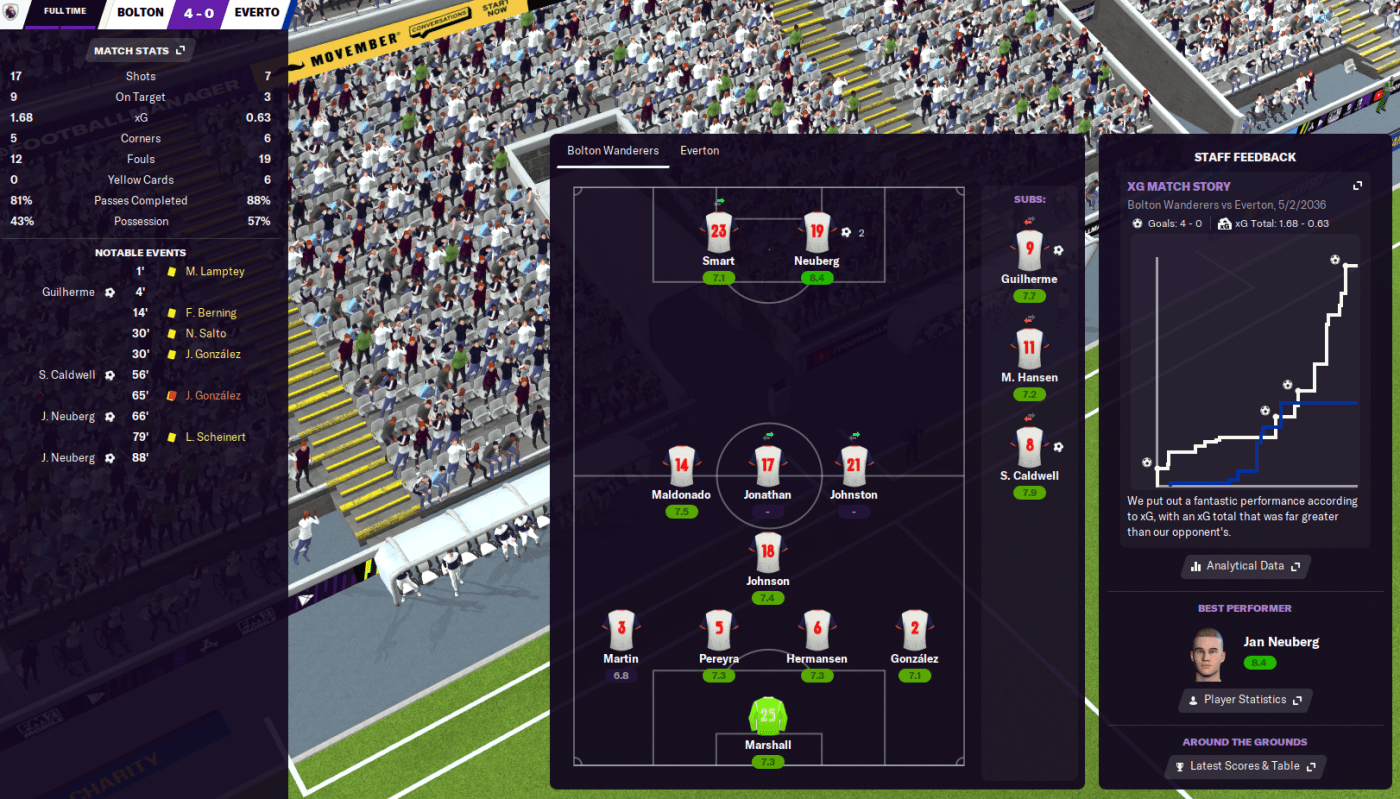View best performer Jan Neuberg's portrait
This screenshot has height=799, width=1400.
click(1207, 653)
